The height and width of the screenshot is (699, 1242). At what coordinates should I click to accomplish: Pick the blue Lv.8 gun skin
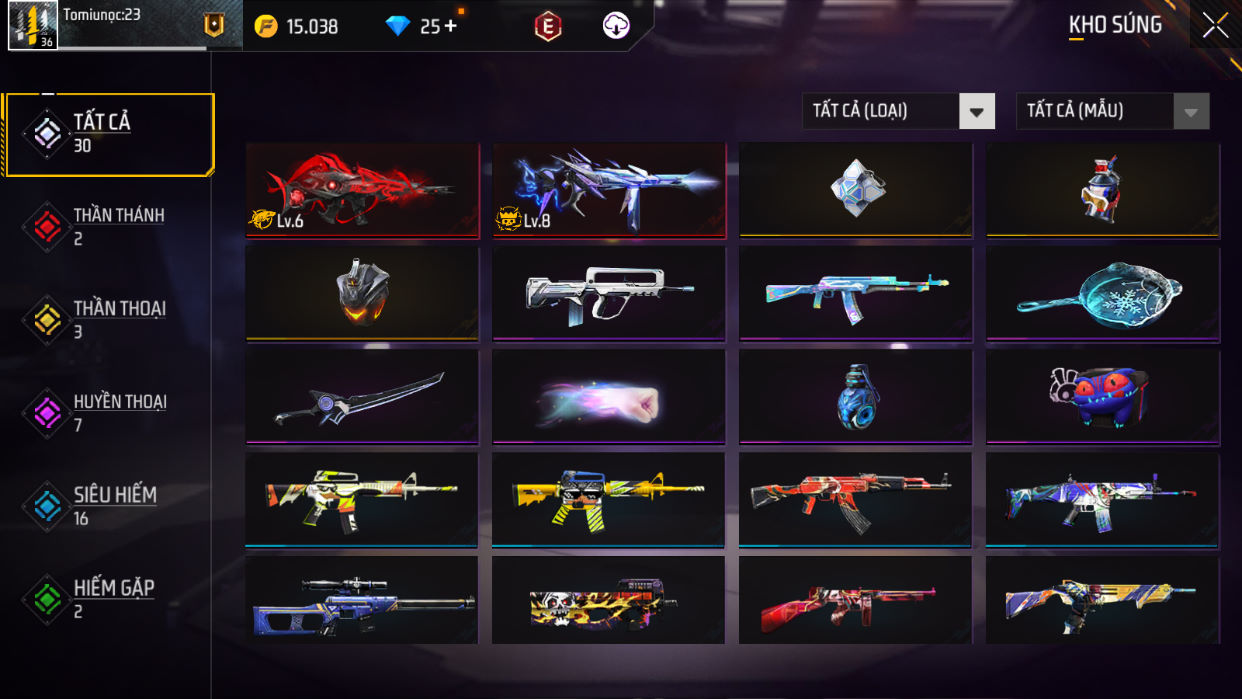tap(608, 190)
